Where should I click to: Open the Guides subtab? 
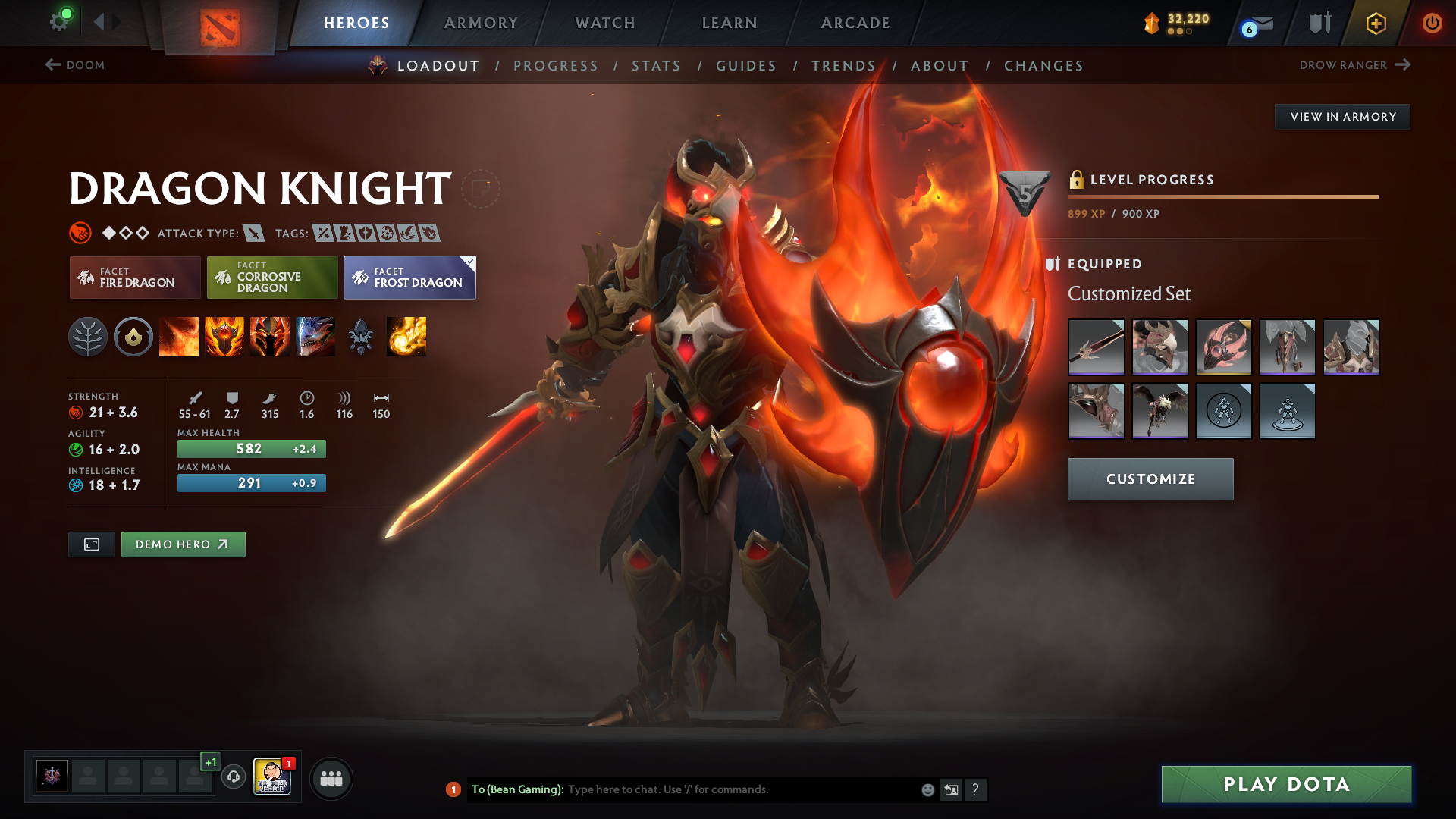[x=746, y=66]
